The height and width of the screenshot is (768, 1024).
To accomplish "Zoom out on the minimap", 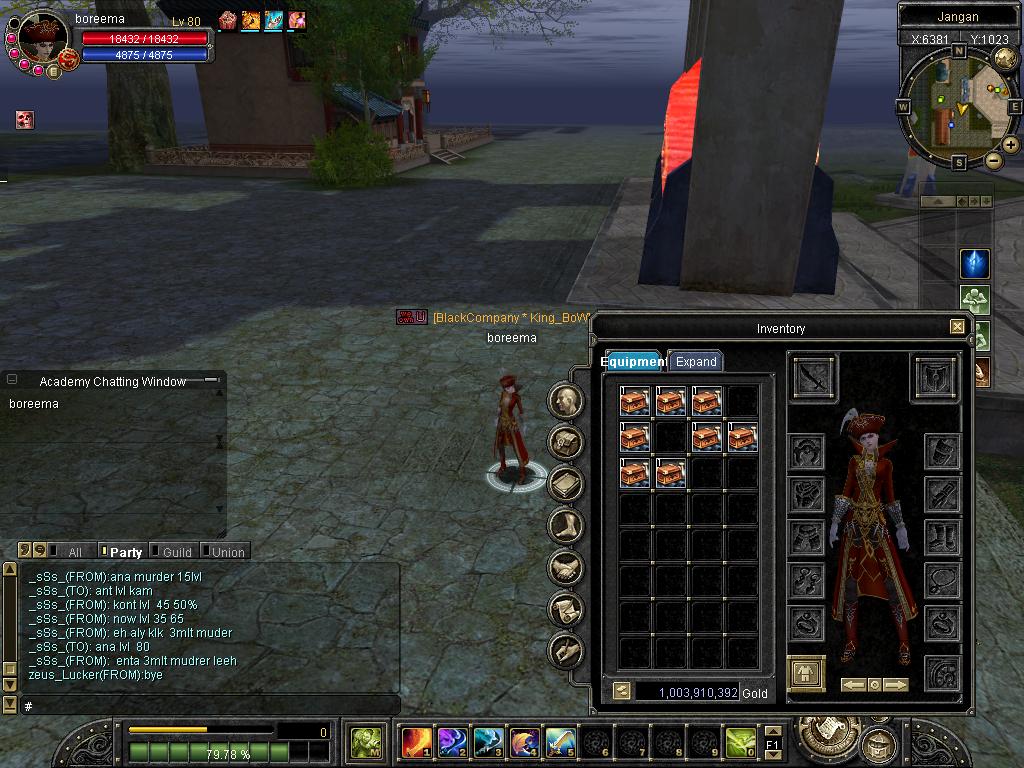I will pos(994,160).
